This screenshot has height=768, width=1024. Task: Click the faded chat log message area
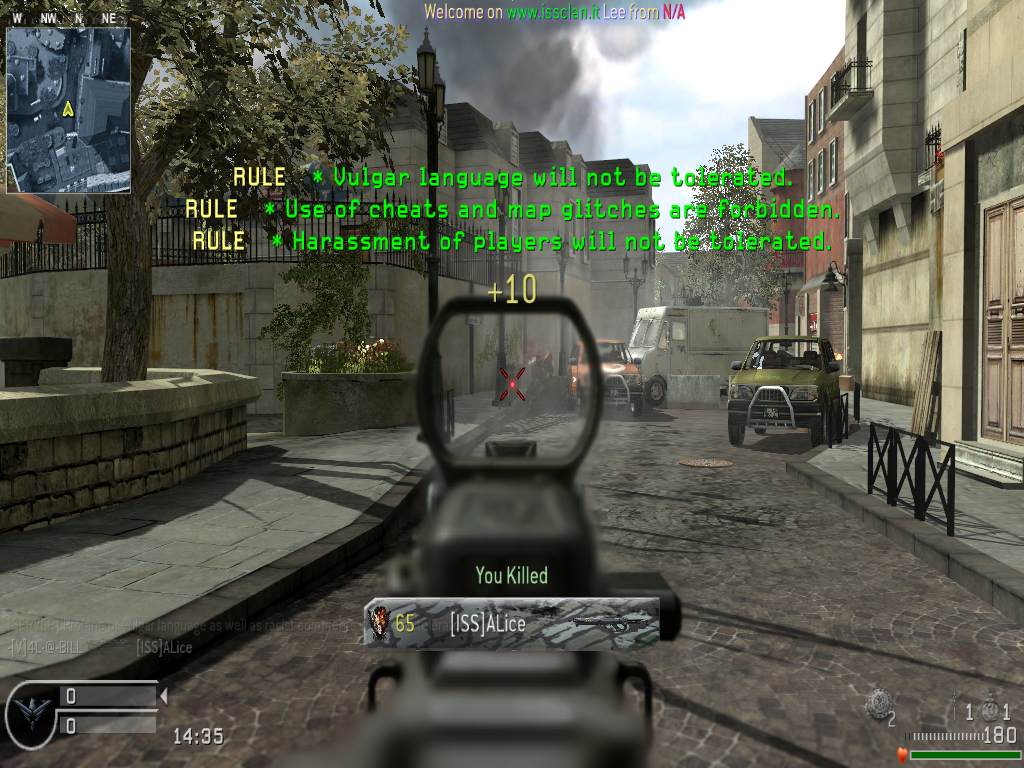point(180,635)
